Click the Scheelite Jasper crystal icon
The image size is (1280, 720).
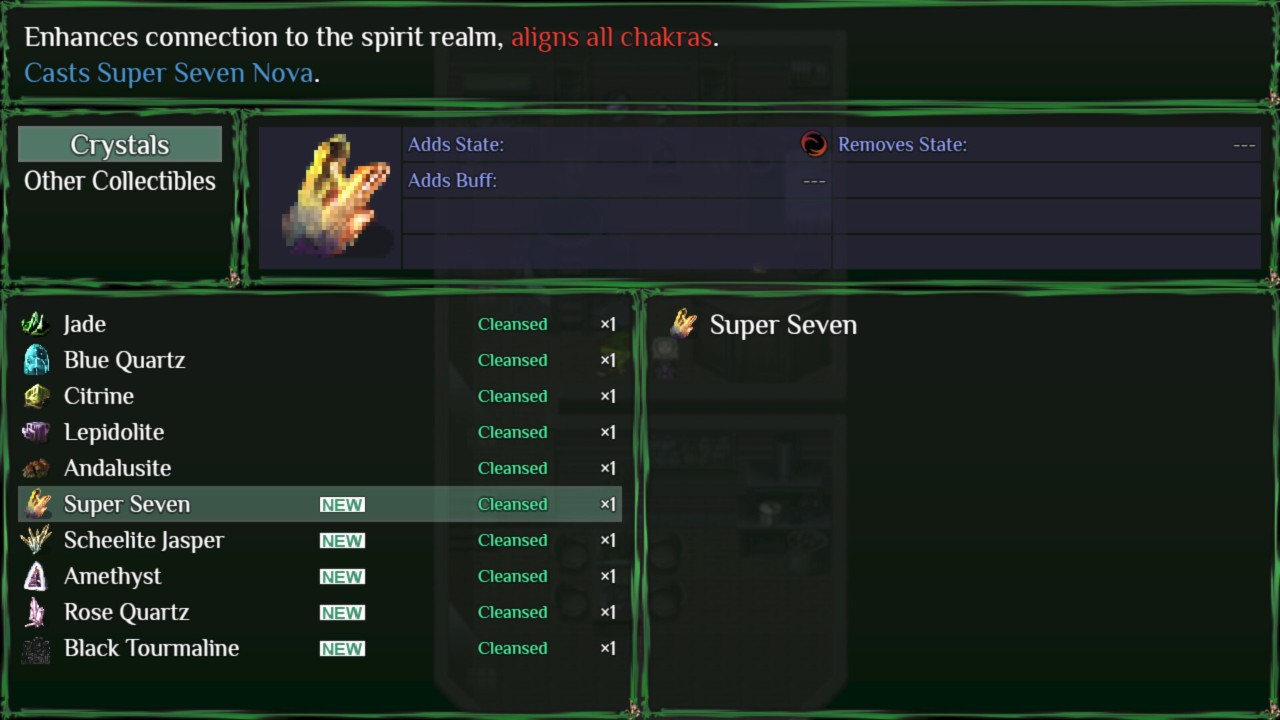36,540
